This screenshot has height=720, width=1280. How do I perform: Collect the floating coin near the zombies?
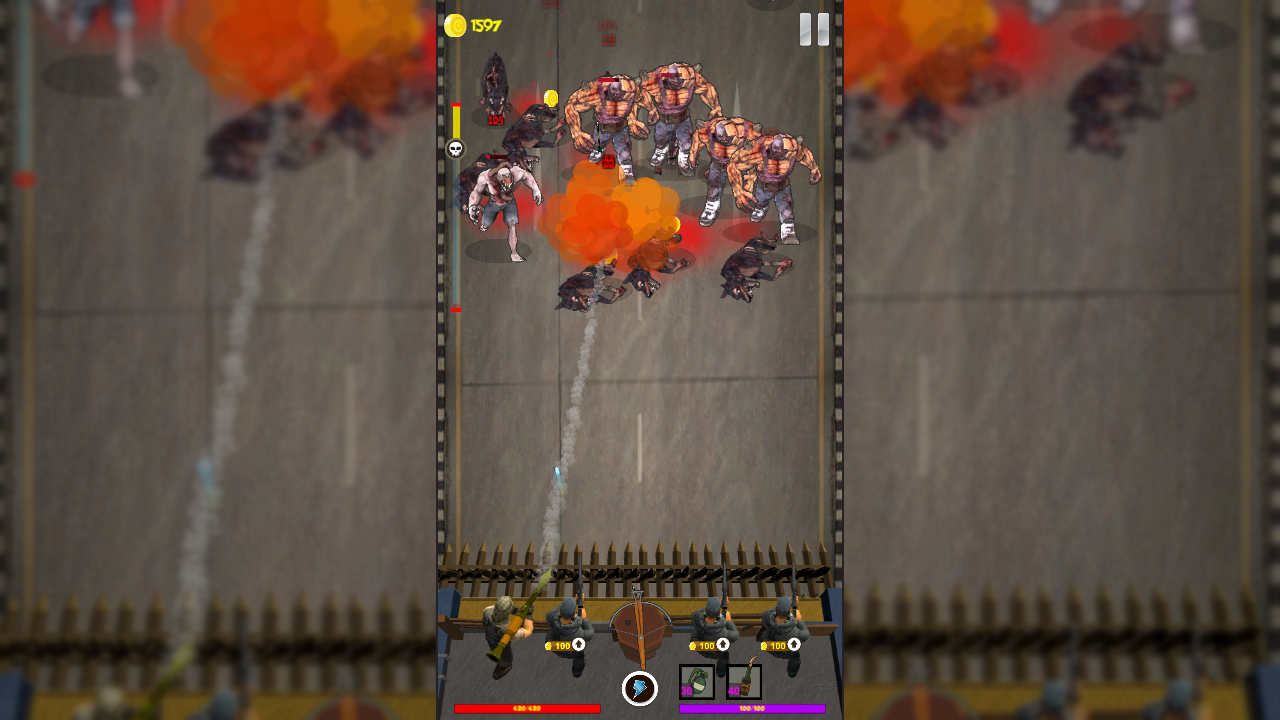click(549, 96)
